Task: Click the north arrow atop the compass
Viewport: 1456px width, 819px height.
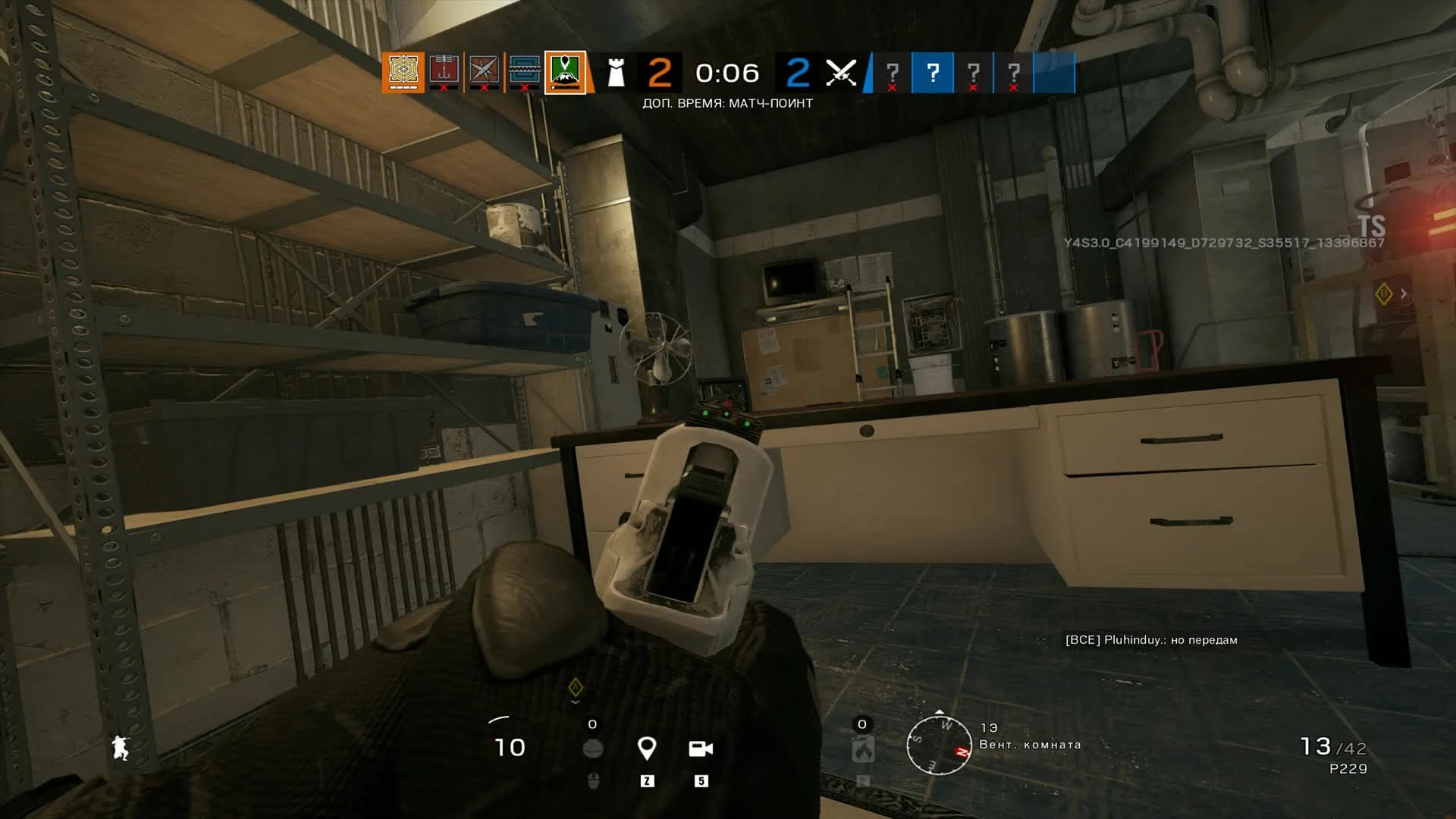Action: coord(939,712)
